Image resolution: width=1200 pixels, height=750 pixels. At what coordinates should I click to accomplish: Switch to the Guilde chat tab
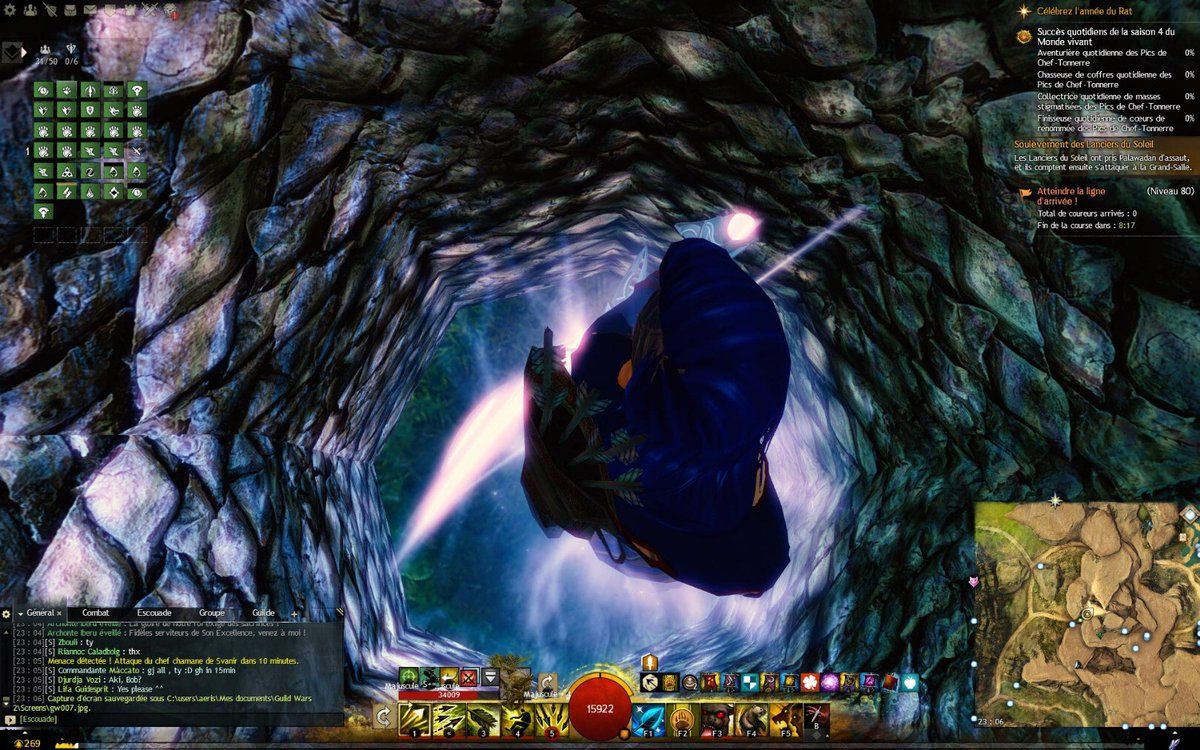(x=264, y=612)
